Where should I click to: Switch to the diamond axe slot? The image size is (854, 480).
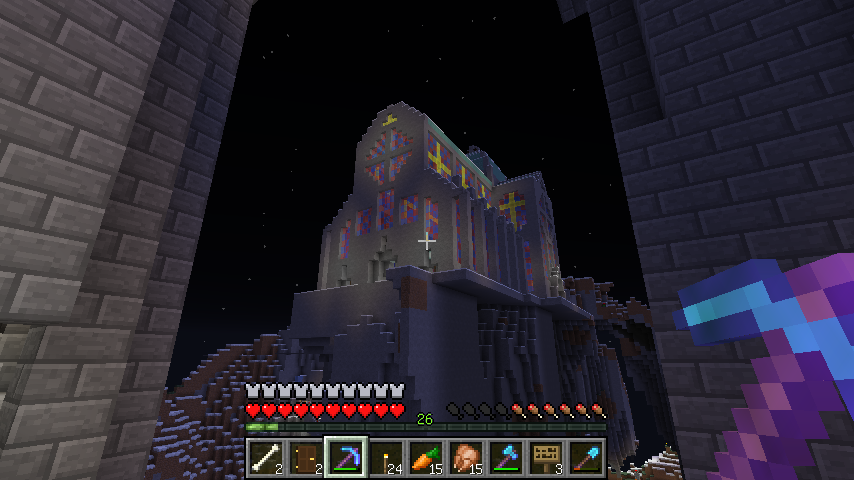pos(506,457)
